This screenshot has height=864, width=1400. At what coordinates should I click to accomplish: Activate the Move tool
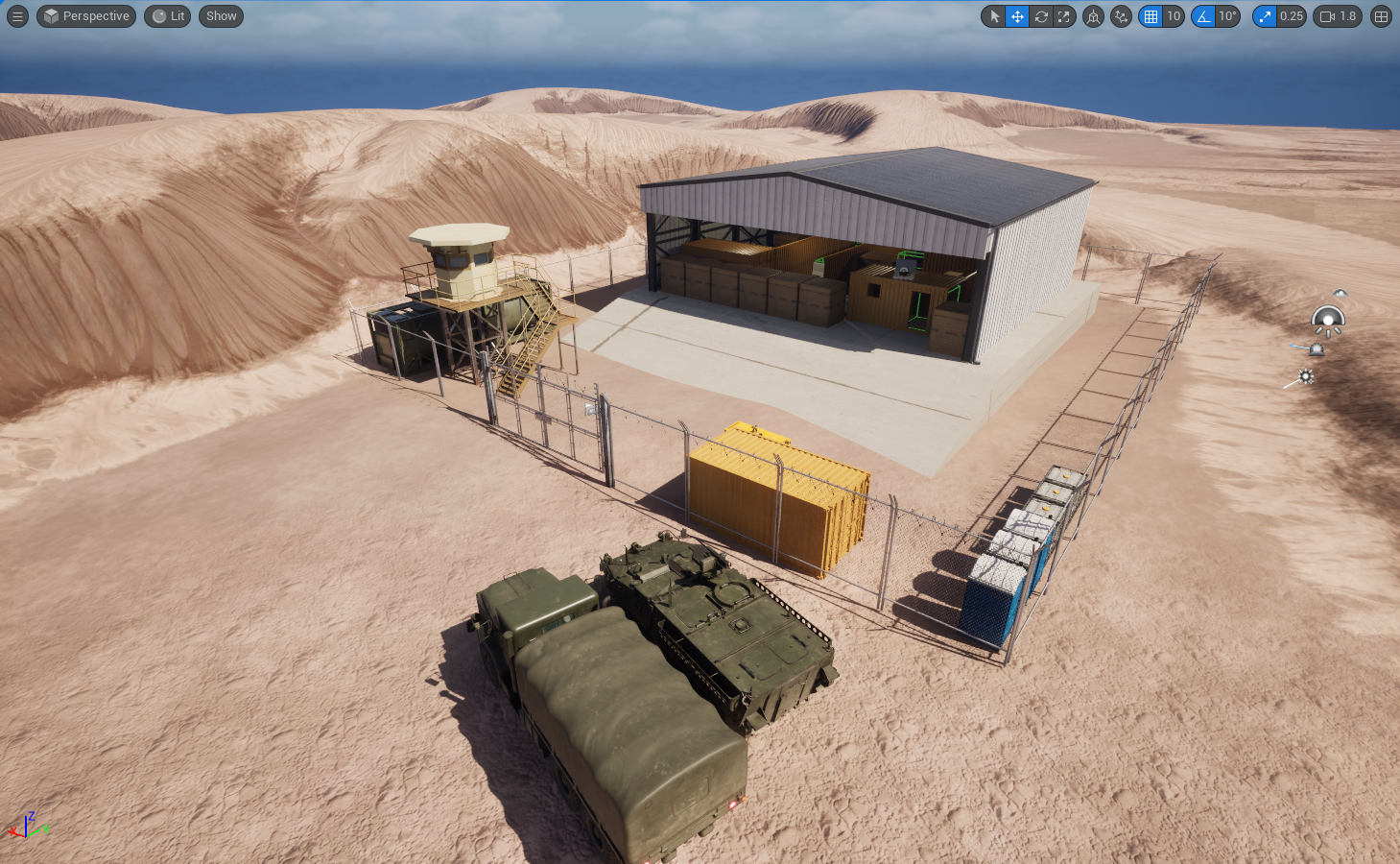click(1017, 16)
